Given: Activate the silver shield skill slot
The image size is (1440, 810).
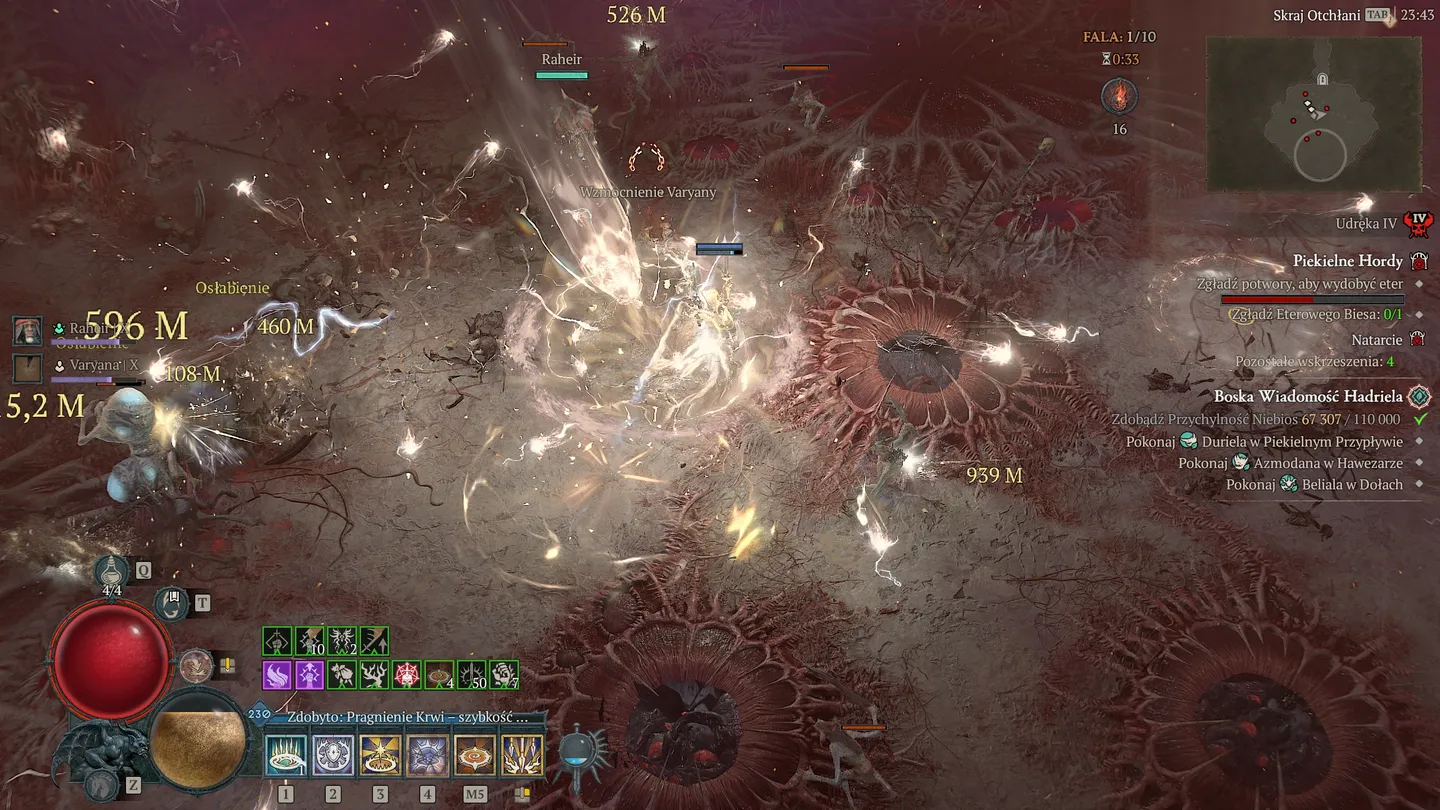Looking at the screenshot, I should 333,755.
